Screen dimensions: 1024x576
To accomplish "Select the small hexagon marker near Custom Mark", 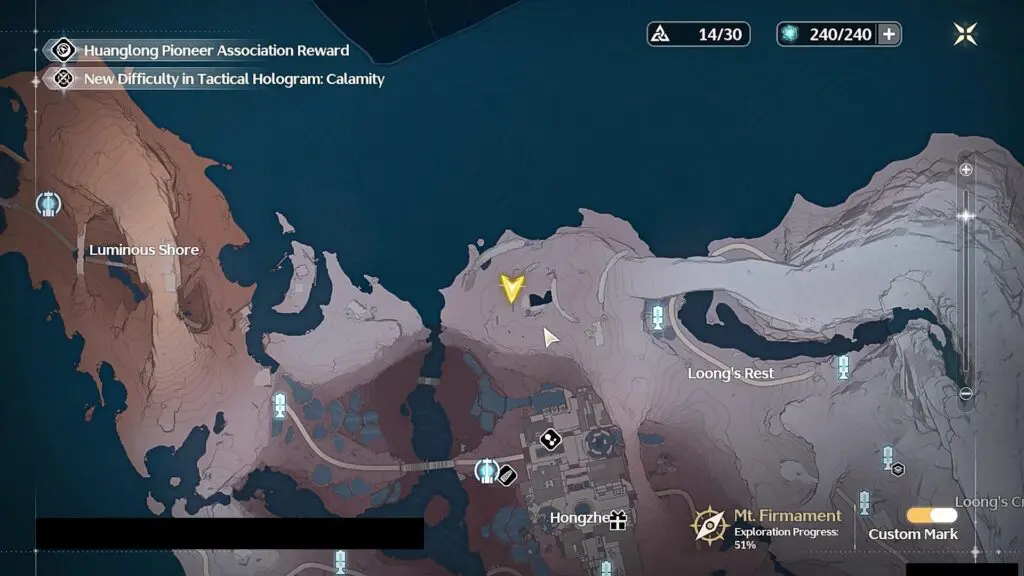I will (x=898, y=469).
